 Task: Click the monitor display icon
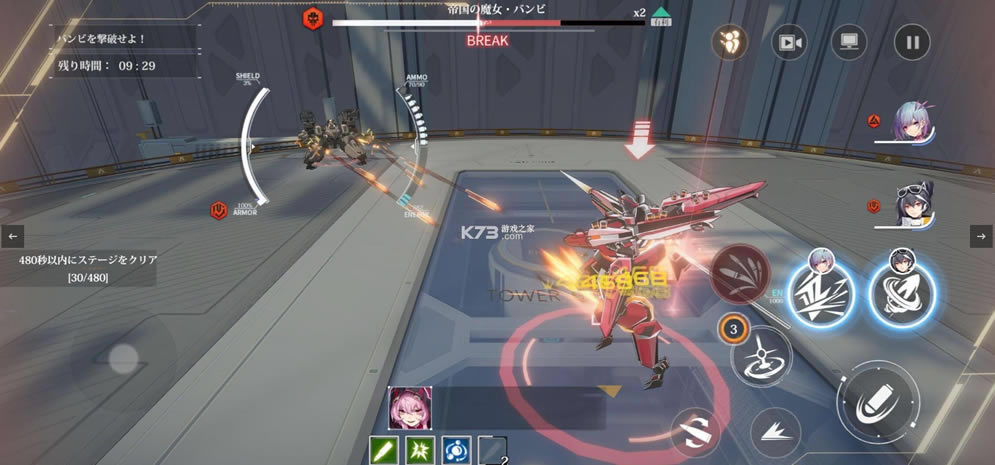(849, 43)
